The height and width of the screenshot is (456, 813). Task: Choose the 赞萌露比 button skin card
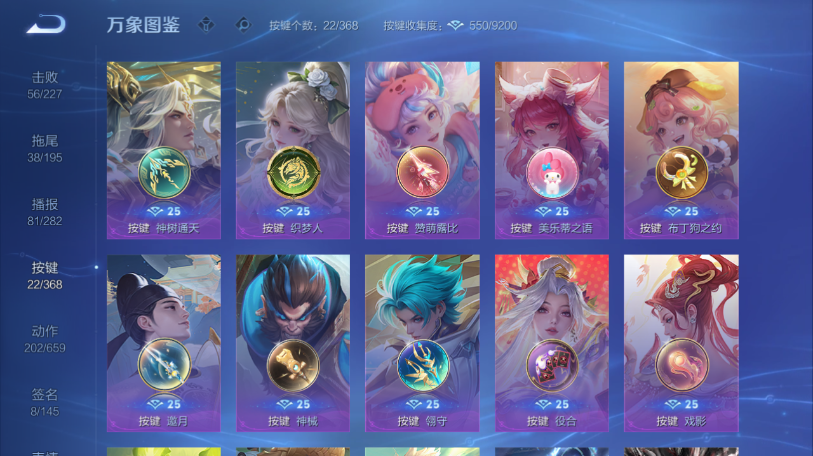(x=422, y=150)
